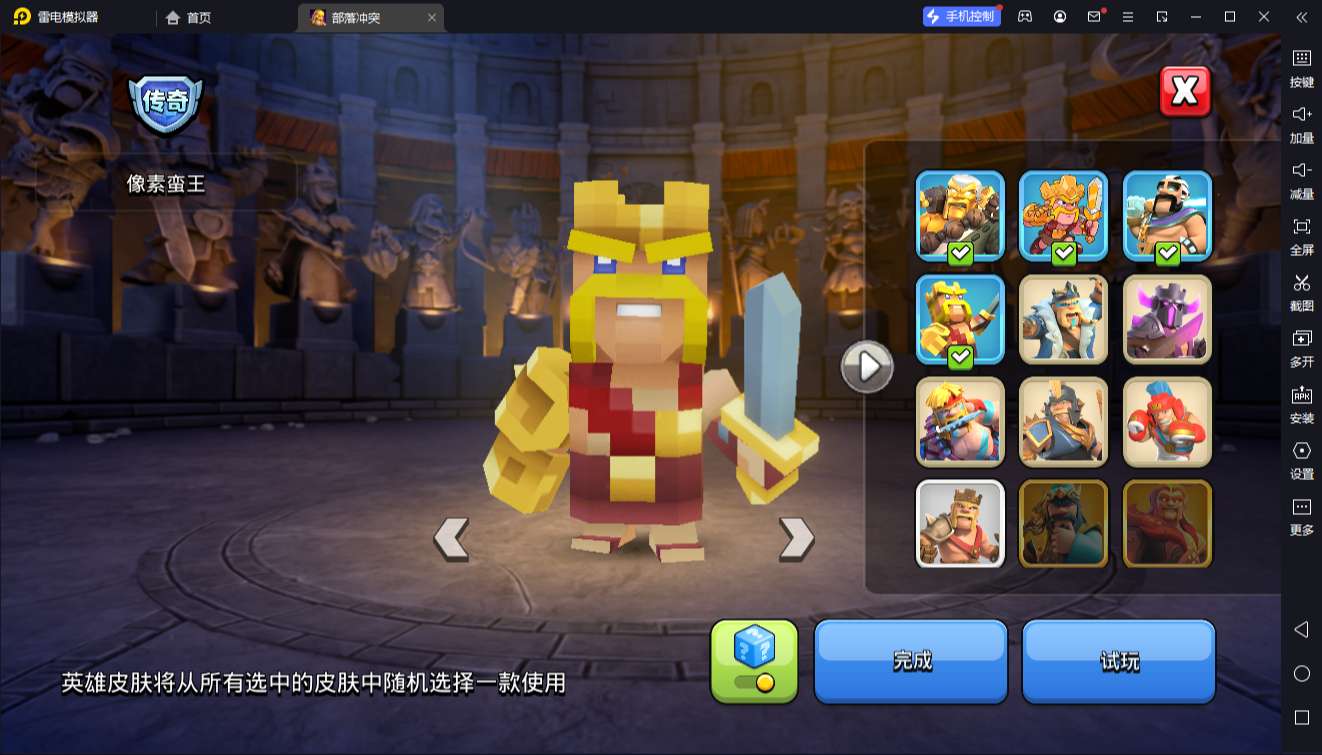Screen dimensions: 1322x755
Task: Select the 部落冲突 game tab
Action: click(x=358, y=17)
